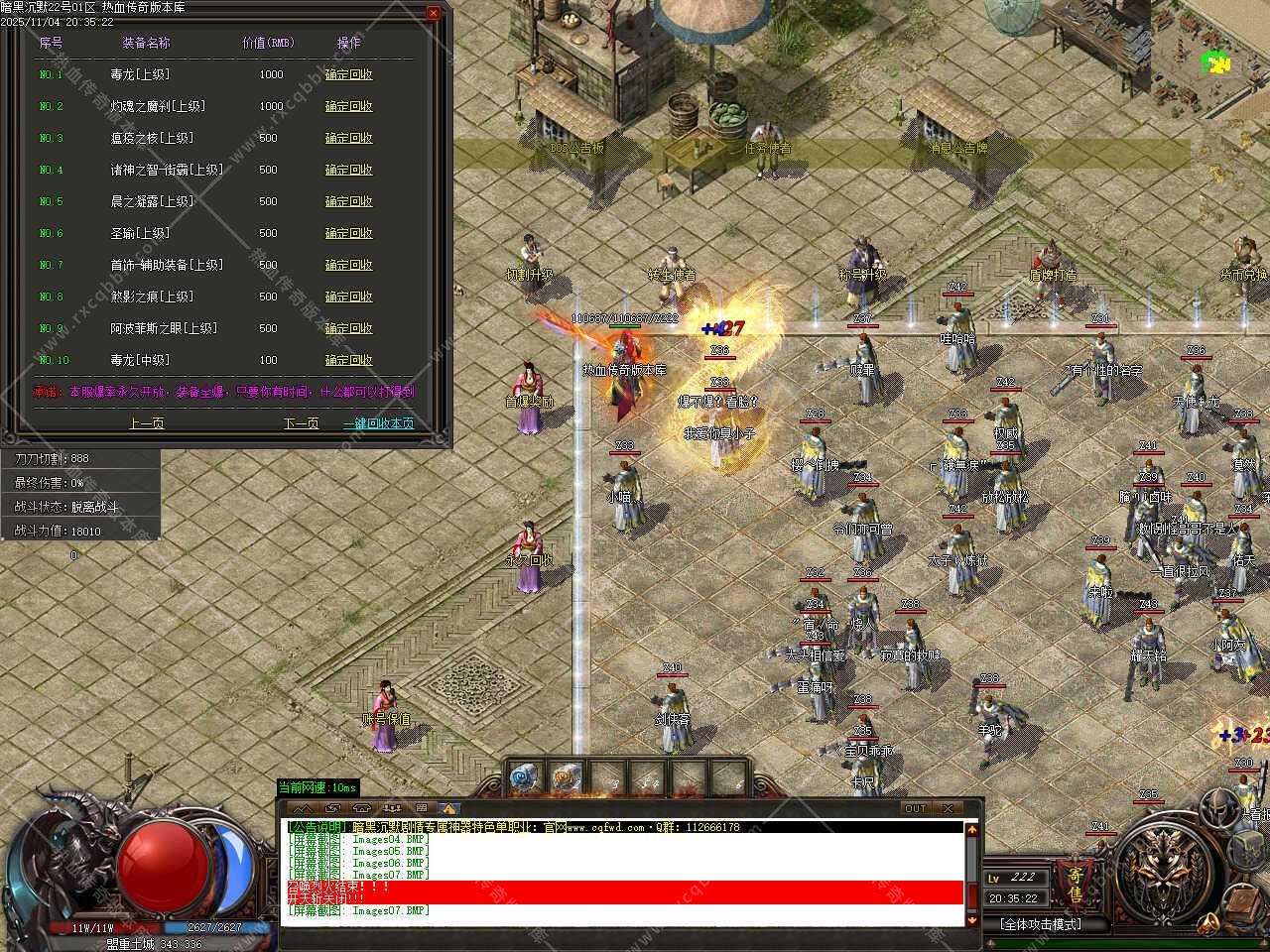This screenshot has width=1270, height=952.
Task: Use the orange scroll in hotbar slot 2
Action: click(x=567, y=779)
